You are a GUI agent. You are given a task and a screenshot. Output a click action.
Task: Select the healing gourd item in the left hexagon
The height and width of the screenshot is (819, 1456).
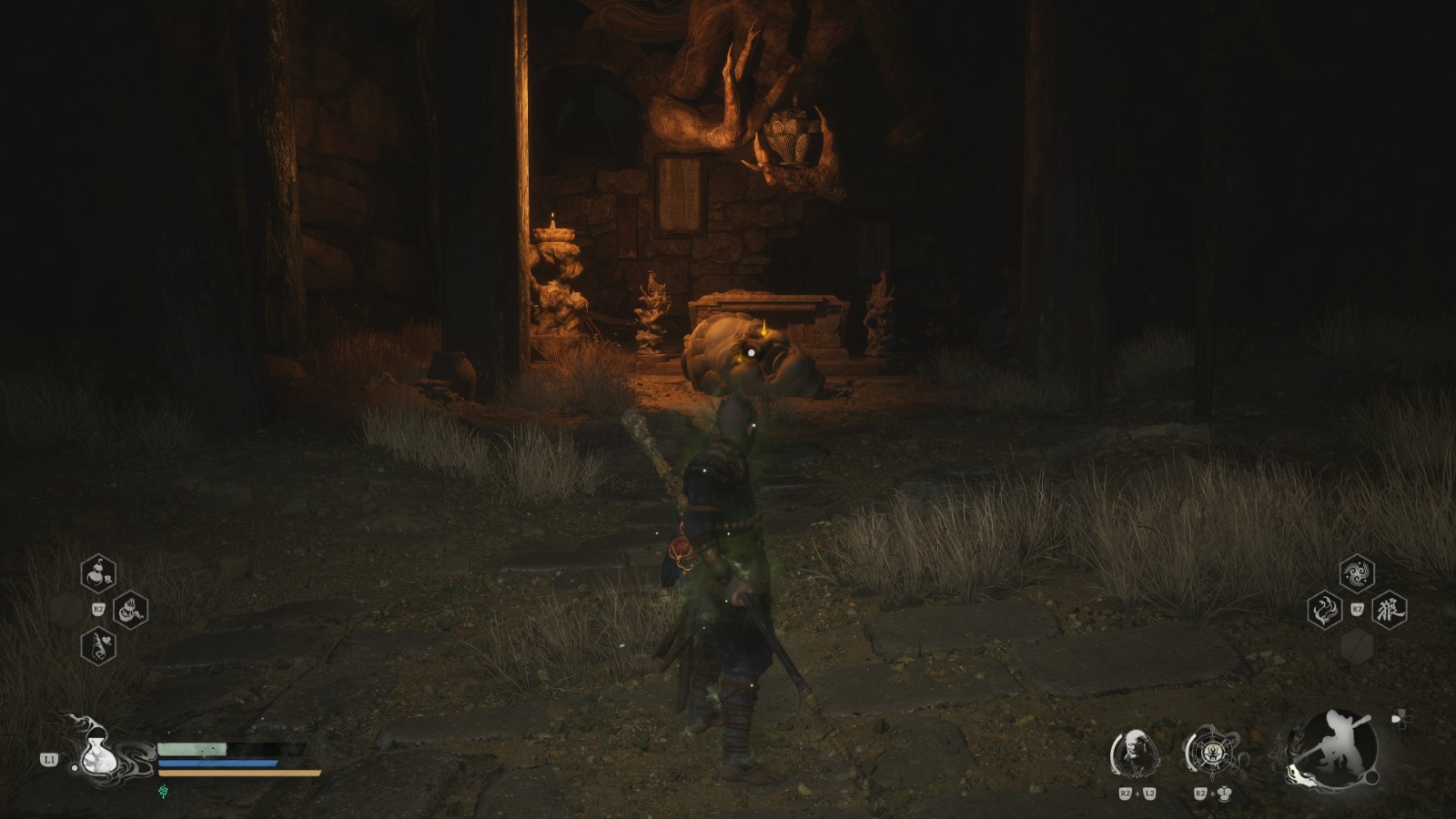[98, 573]
